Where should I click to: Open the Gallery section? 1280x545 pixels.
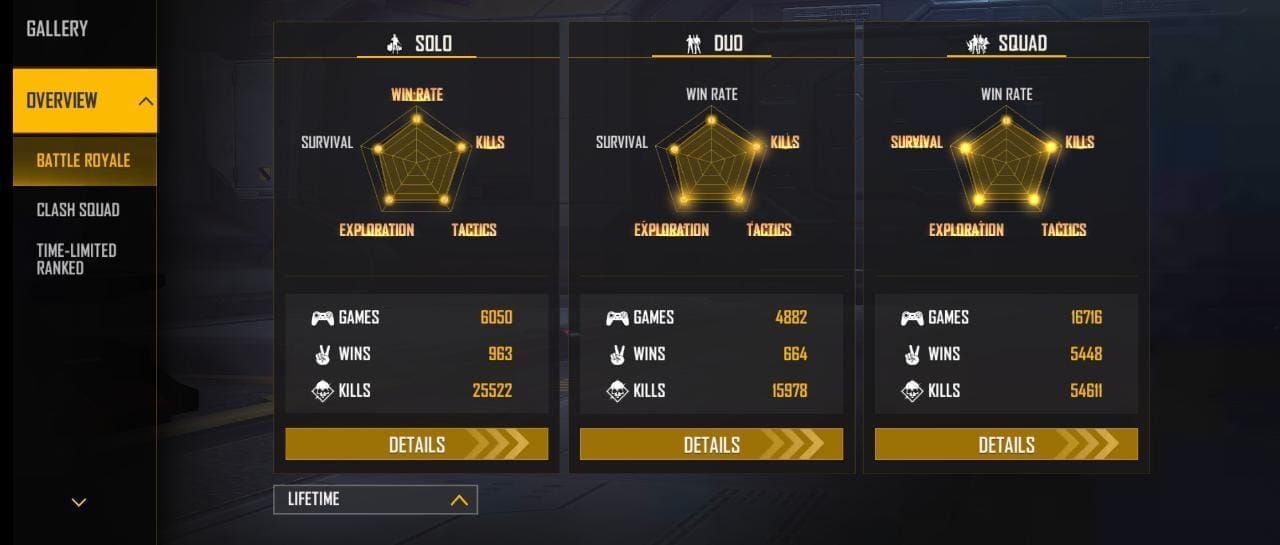click(x=57, y=29)
